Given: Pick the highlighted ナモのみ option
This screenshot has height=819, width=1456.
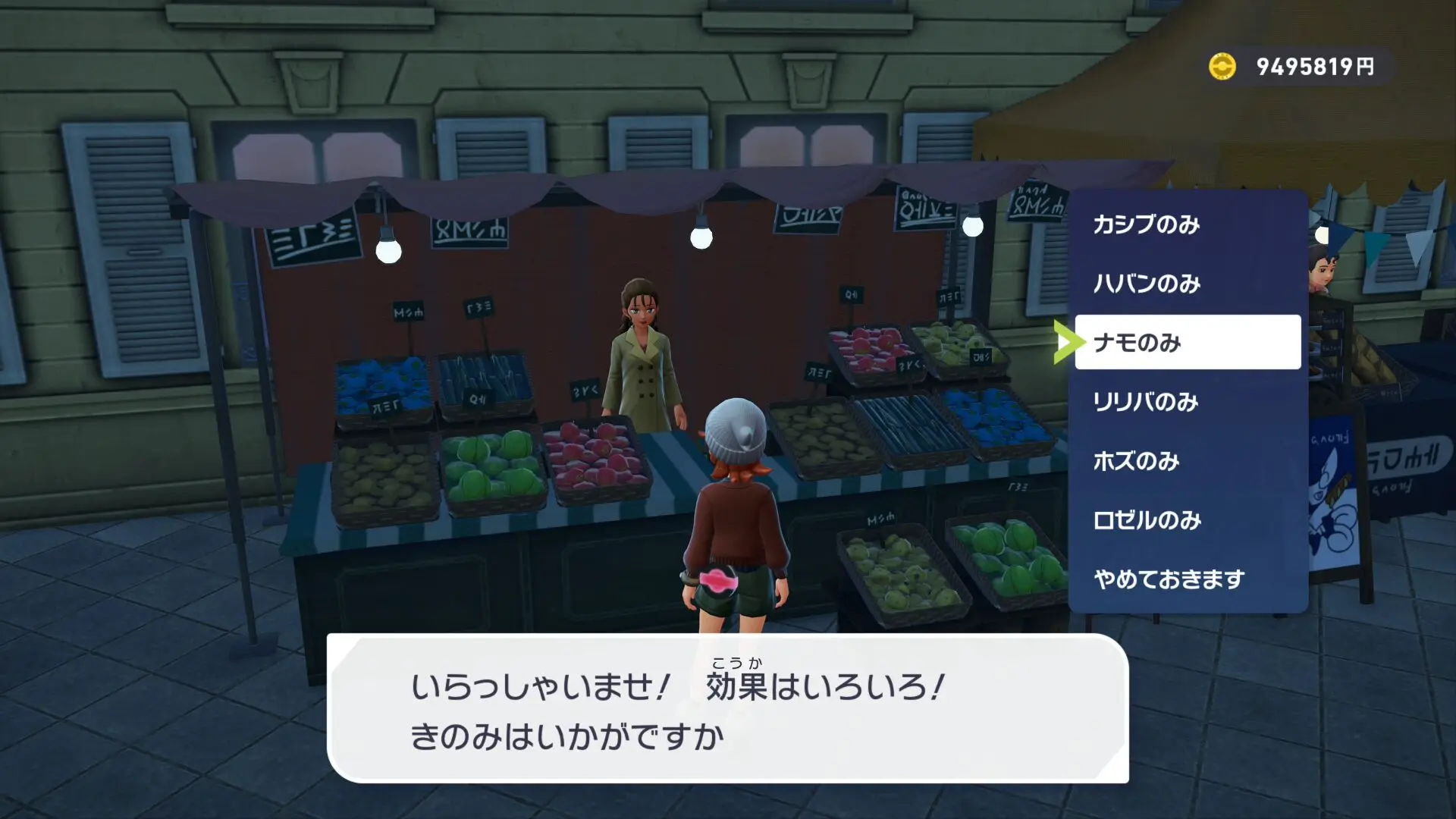Looking at the screenshot, I should (1187, 343).
